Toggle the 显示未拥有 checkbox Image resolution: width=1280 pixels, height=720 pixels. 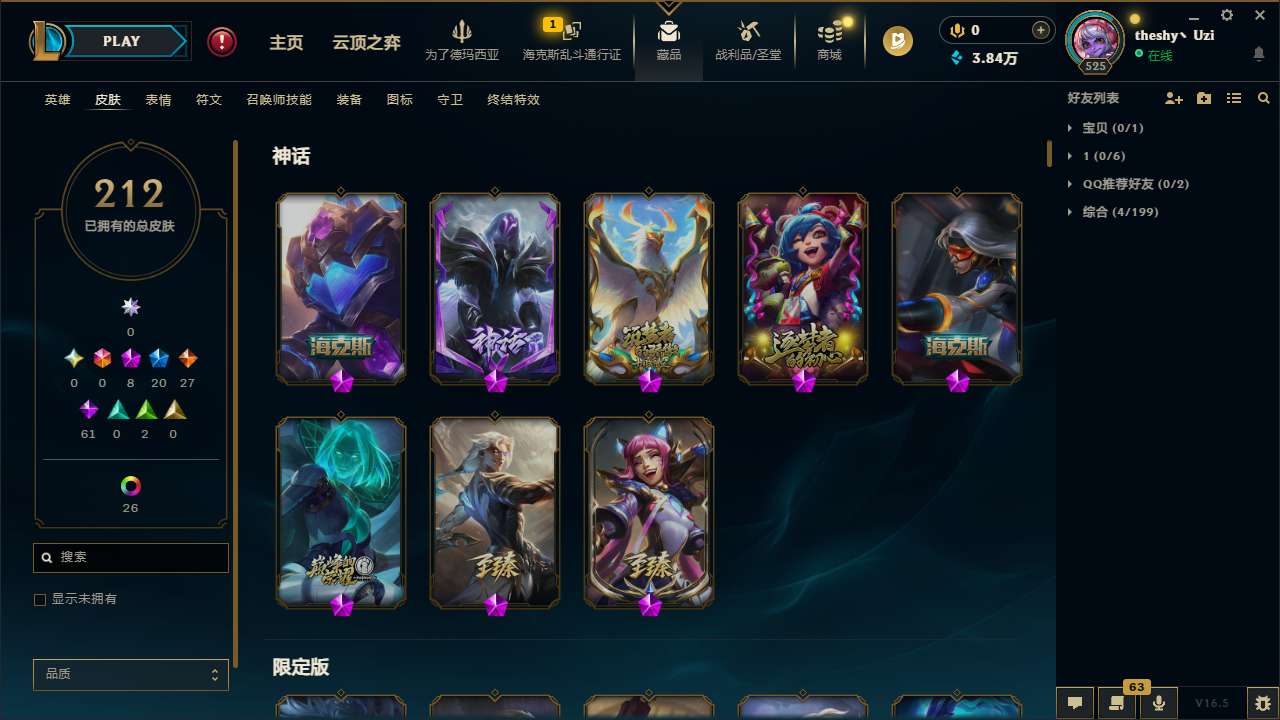[40, 599]
